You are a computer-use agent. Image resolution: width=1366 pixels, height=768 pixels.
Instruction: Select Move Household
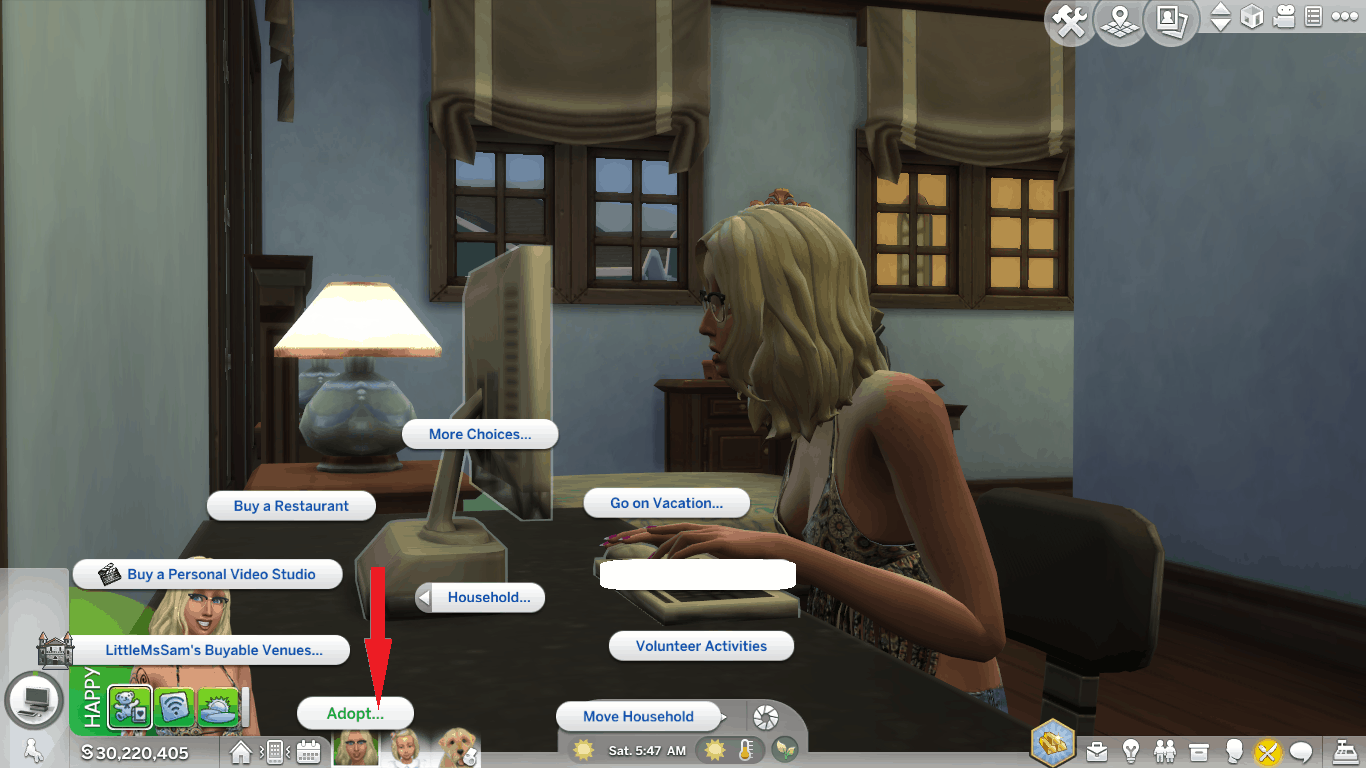tap(638, 716)
